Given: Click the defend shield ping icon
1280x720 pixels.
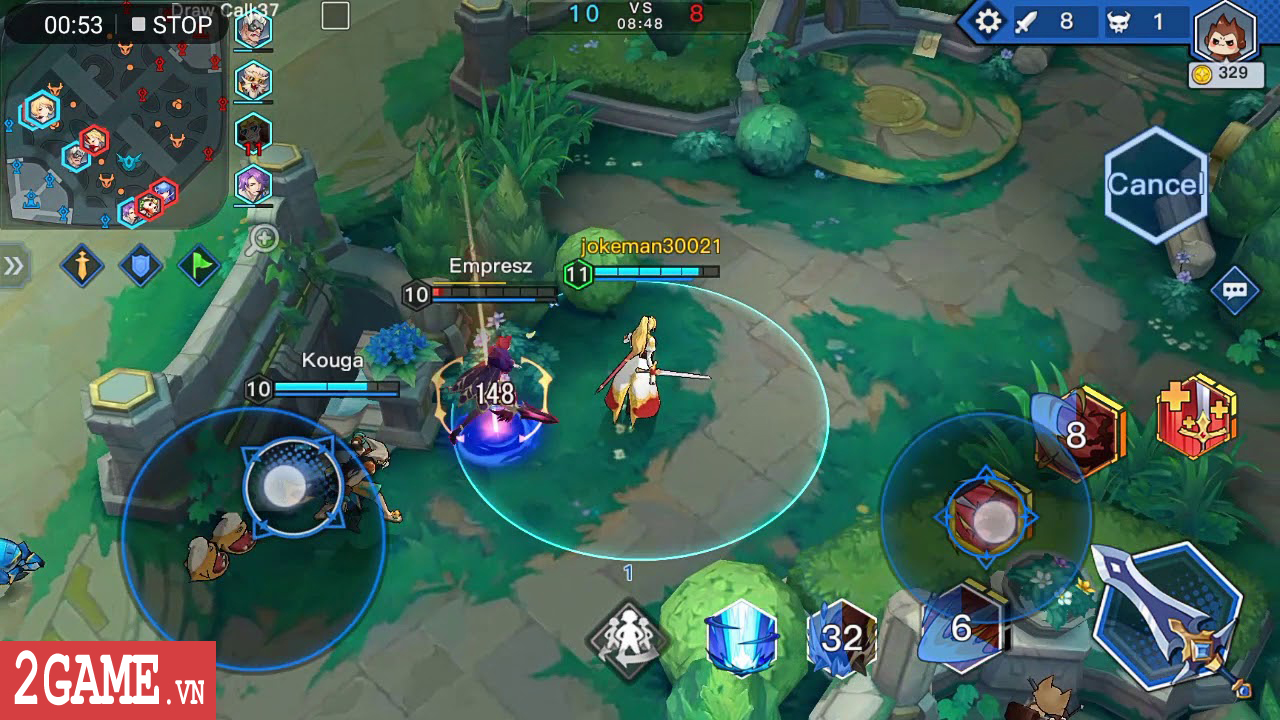Looking at the screenshot, I should [x=140, y=266].
